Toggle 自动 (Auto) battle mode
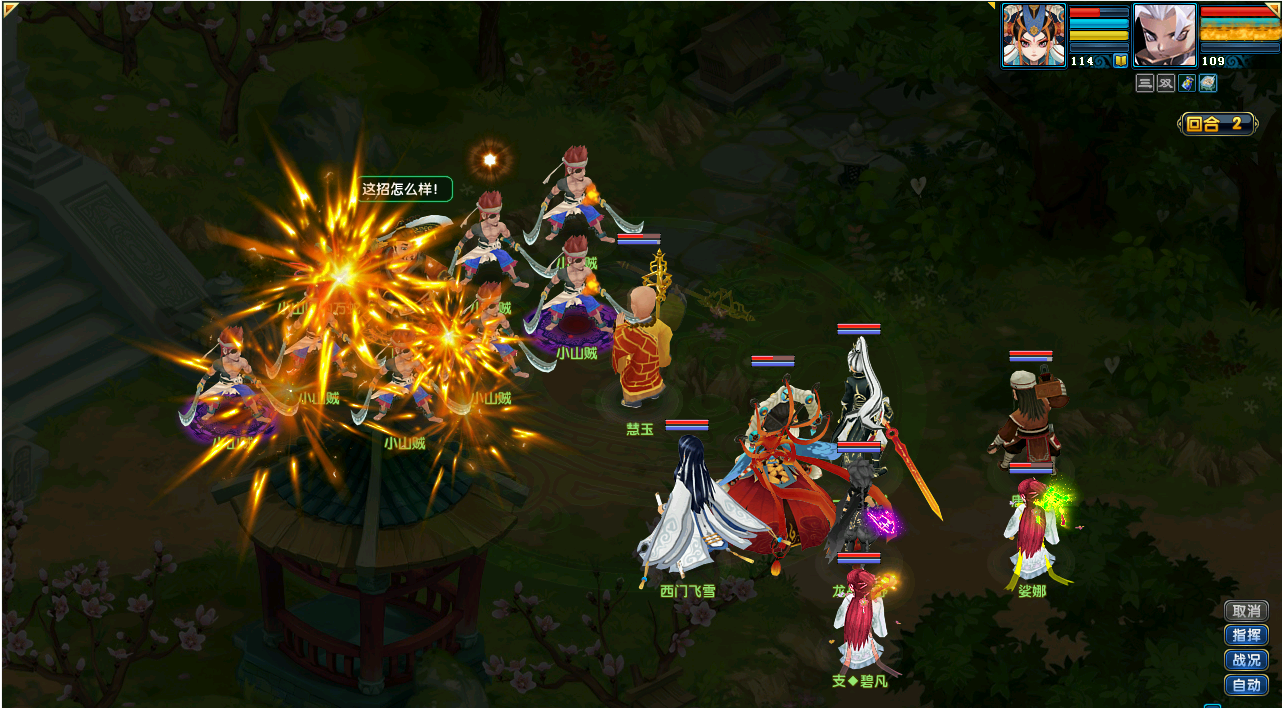This screenshot has width=1282, height=708. tap(1246, 685)
